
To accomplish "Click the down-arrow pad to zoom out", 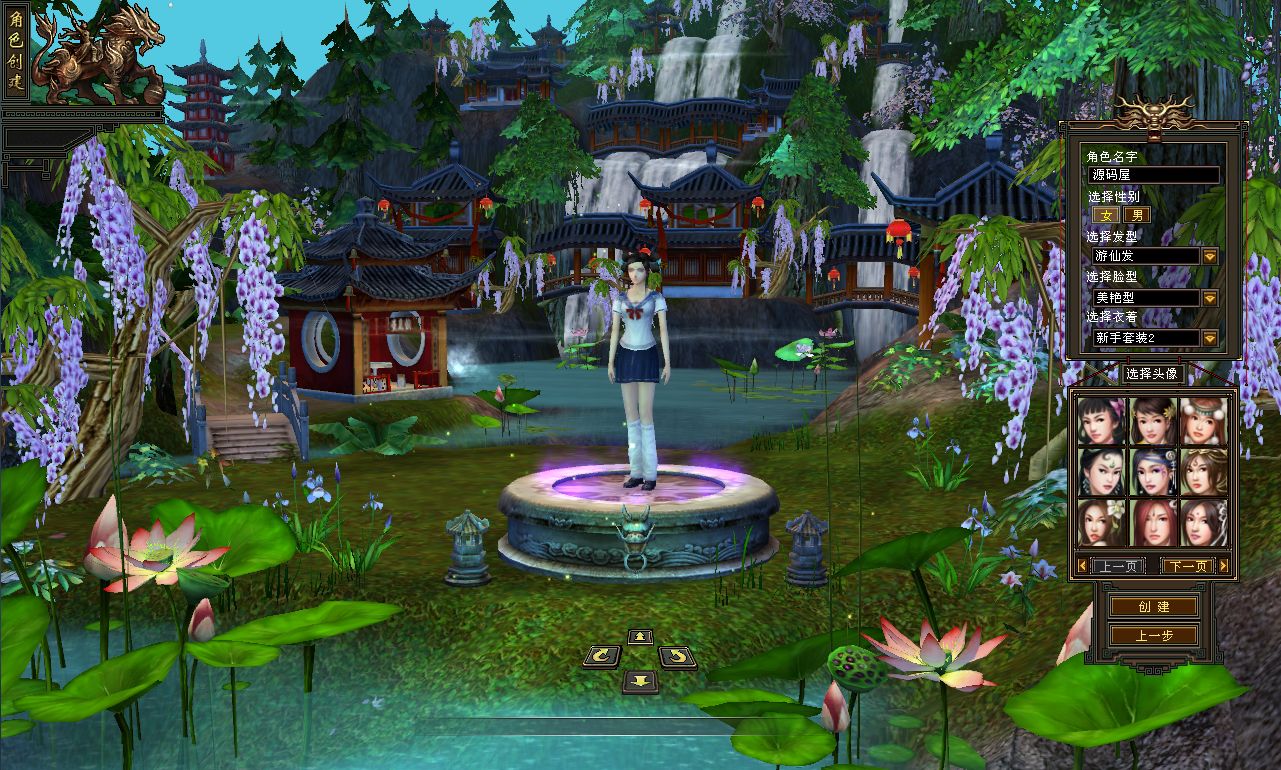I will click(x=640, y=680).
